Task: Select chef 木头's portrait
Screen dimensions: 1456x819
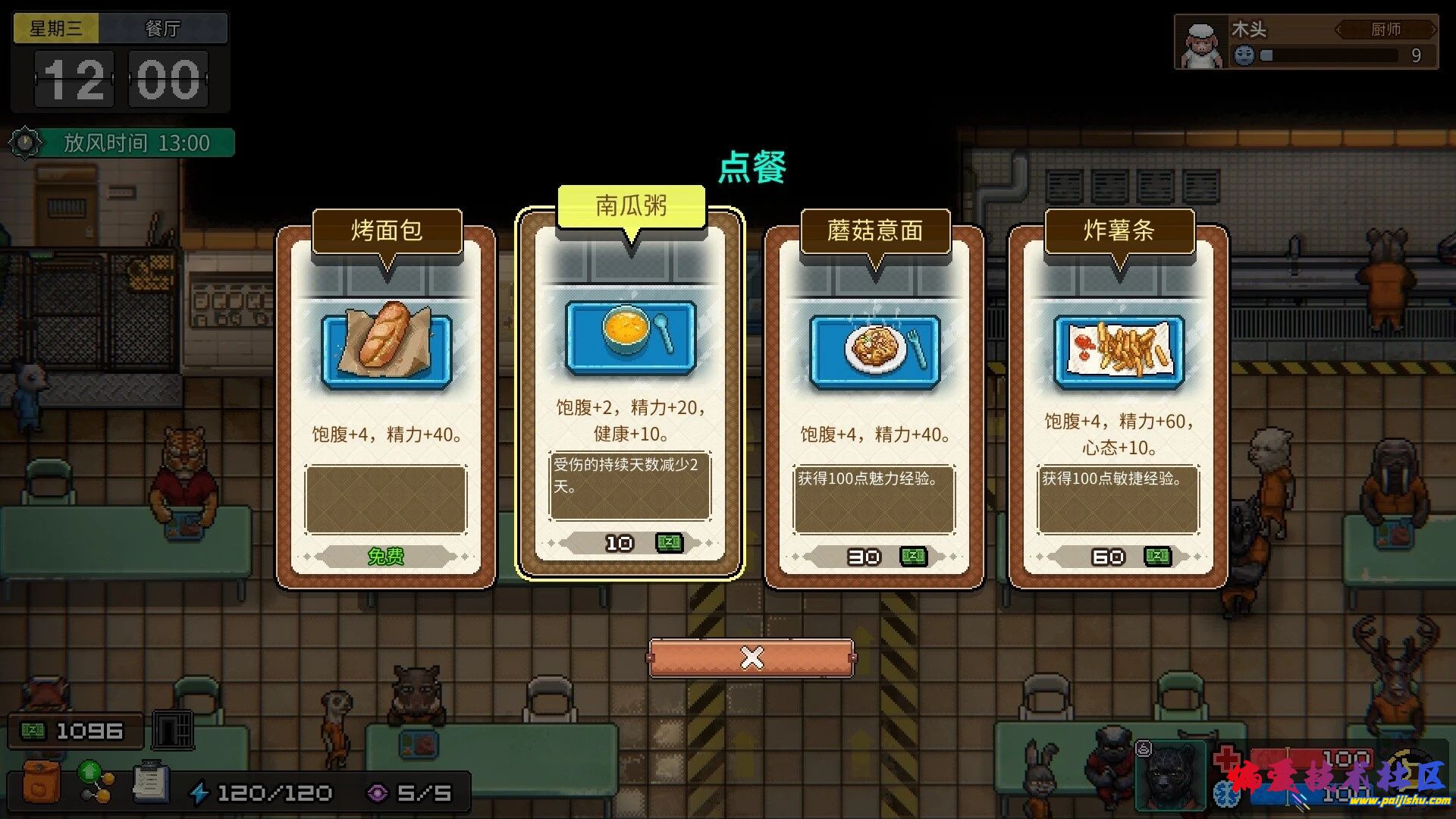Action: [x=1200, y=45]
